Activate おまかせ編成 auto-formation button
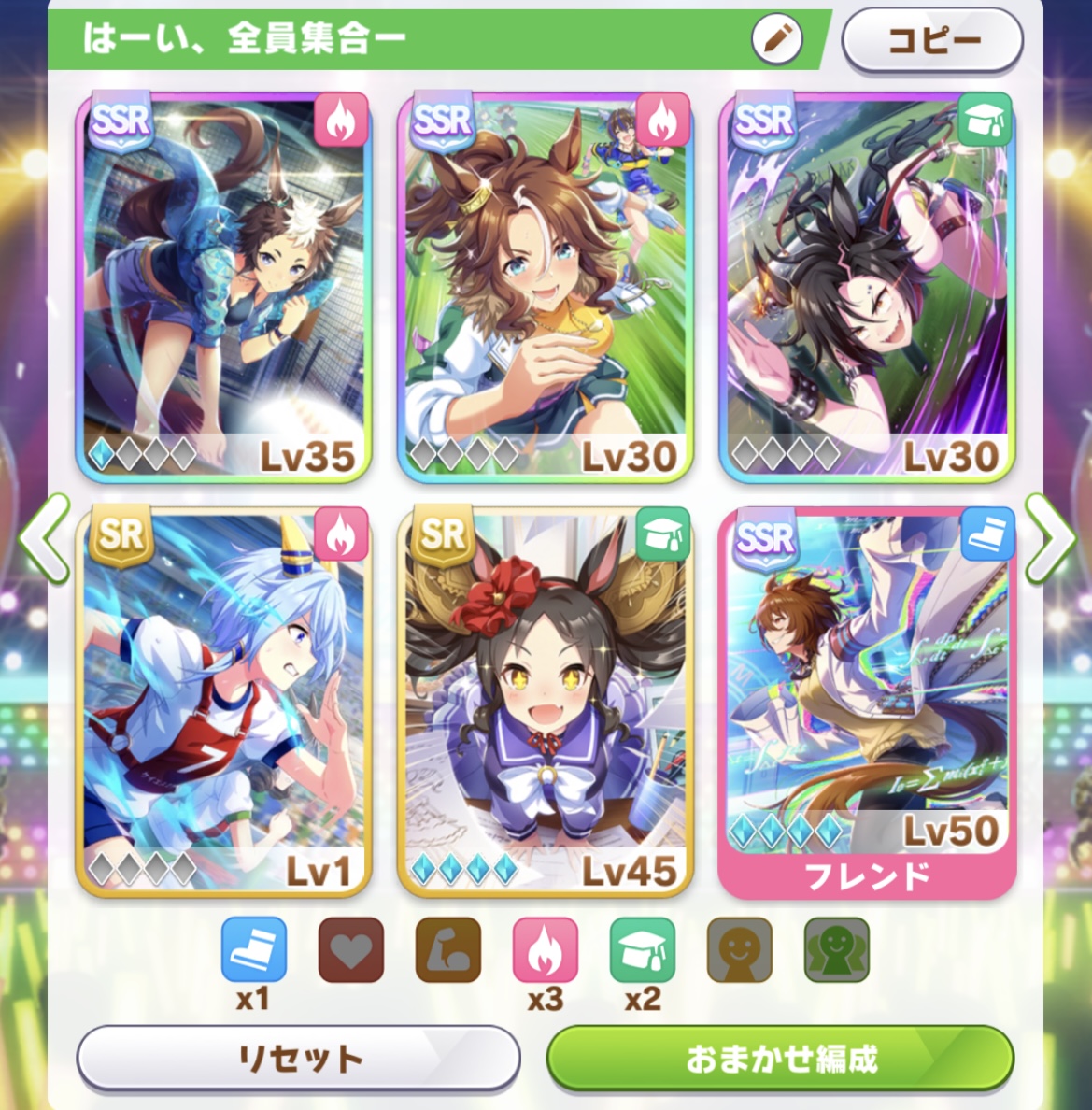 pyautogui.click(x=780, y=1059)
